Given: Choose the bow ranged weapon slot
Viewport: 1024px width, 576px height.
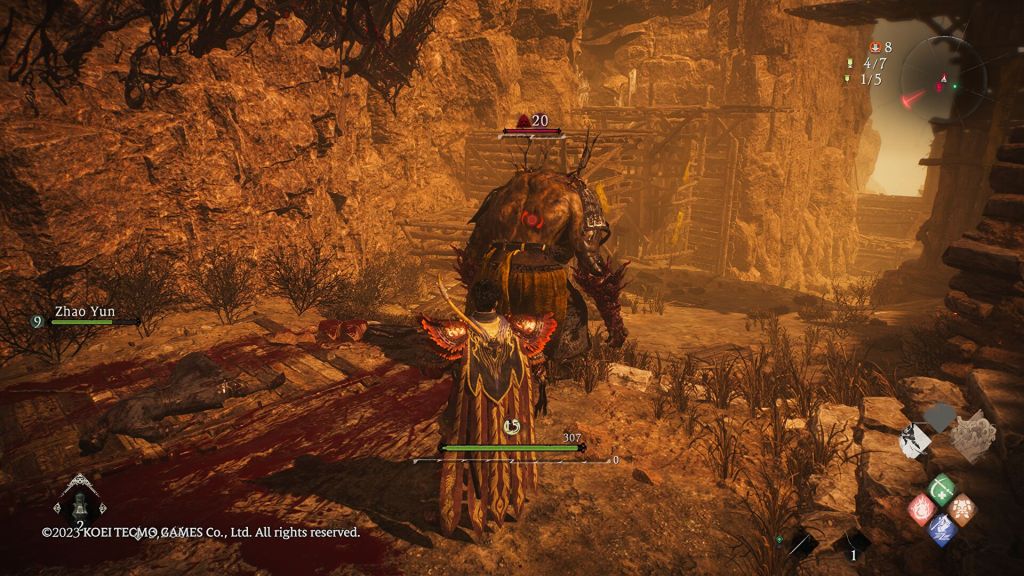Looking at the screenshot, I should coord(802,543).
